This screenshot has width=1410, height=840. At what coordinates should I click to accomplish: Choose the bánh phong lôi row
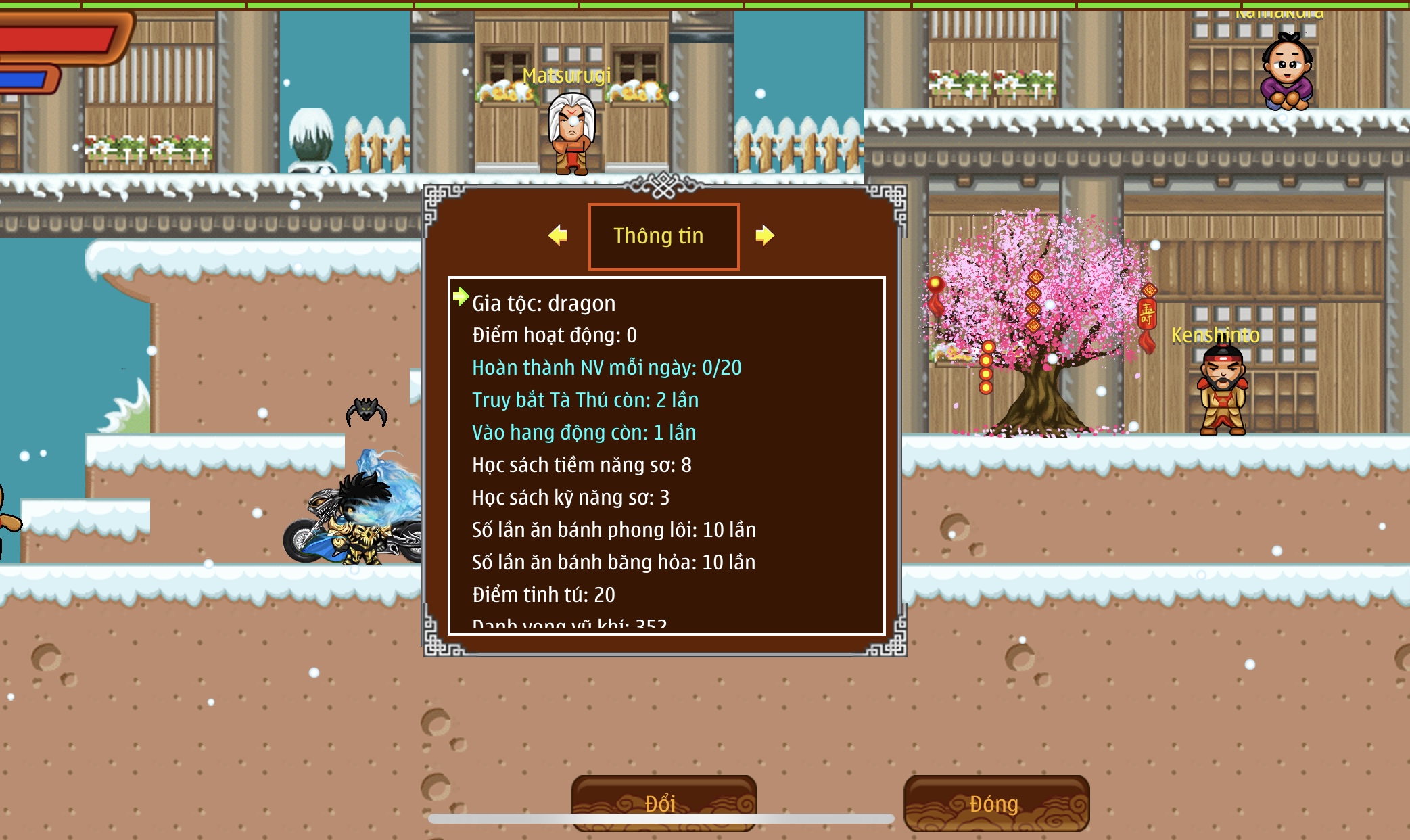613,530
